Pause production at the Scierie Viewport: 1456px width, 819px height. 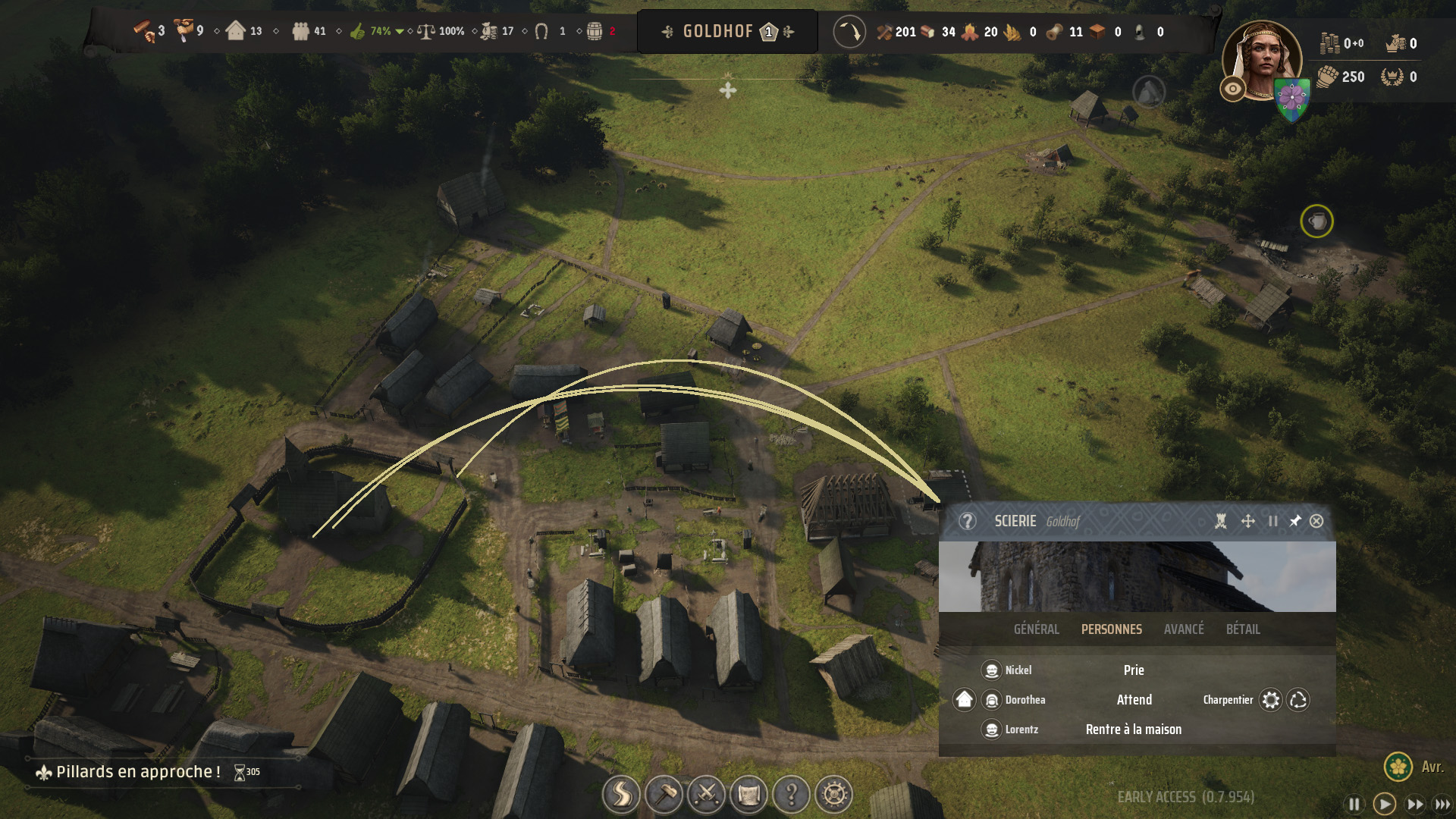[x=1273, y=521]
